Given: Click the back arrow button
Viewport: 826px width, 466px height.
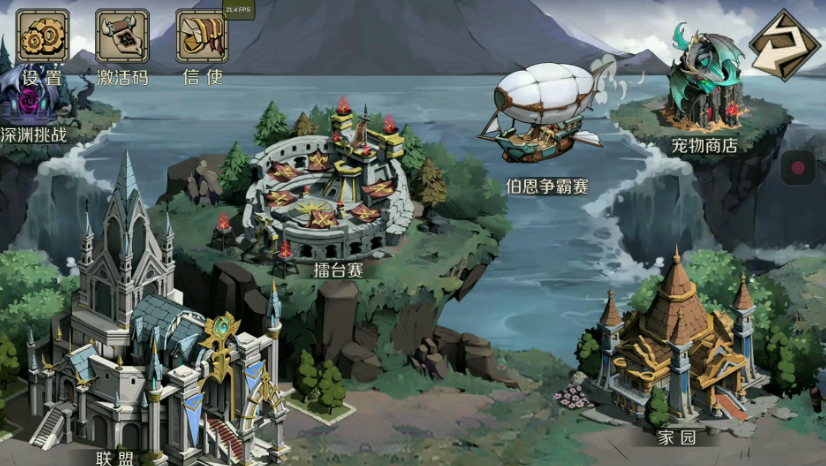Looking at the screenshot, I should [x=783, y=45].
